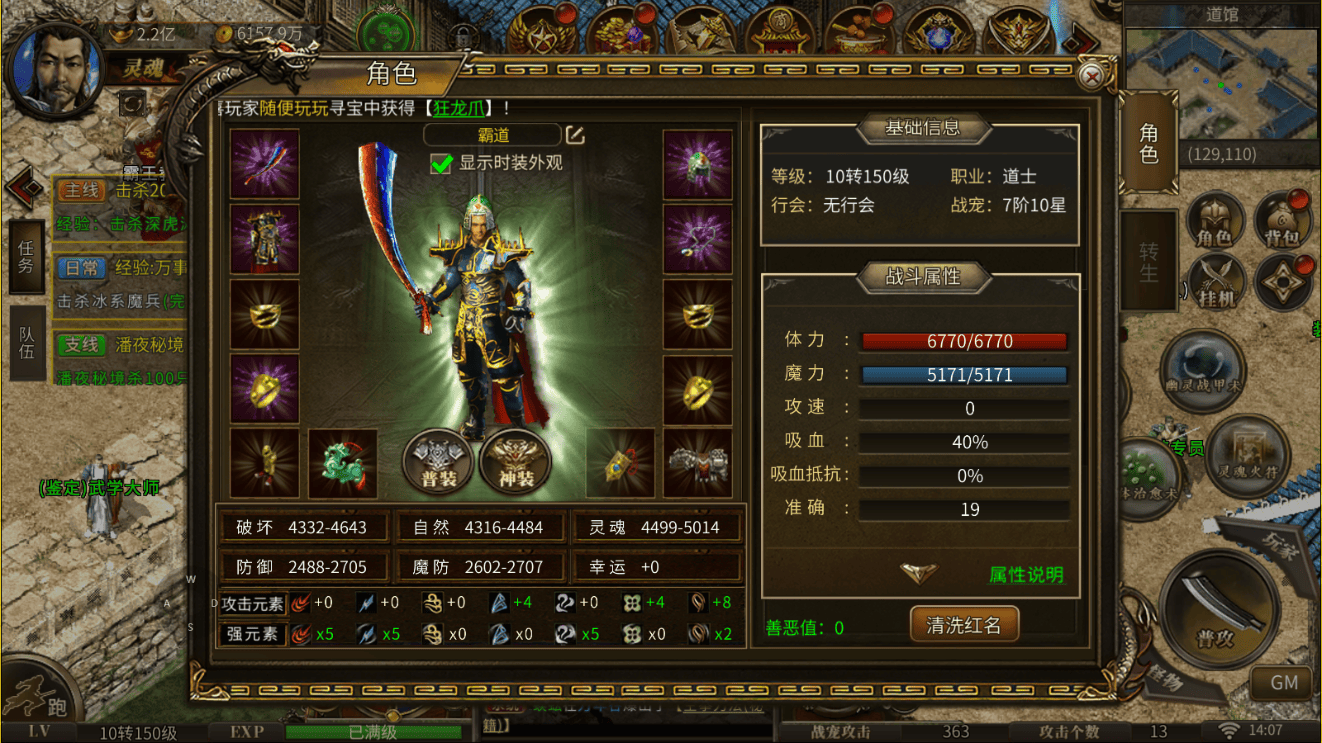Viewport: 1322px width, 743px height.
Task: Edit the character title 霸道
Action: 575,135
